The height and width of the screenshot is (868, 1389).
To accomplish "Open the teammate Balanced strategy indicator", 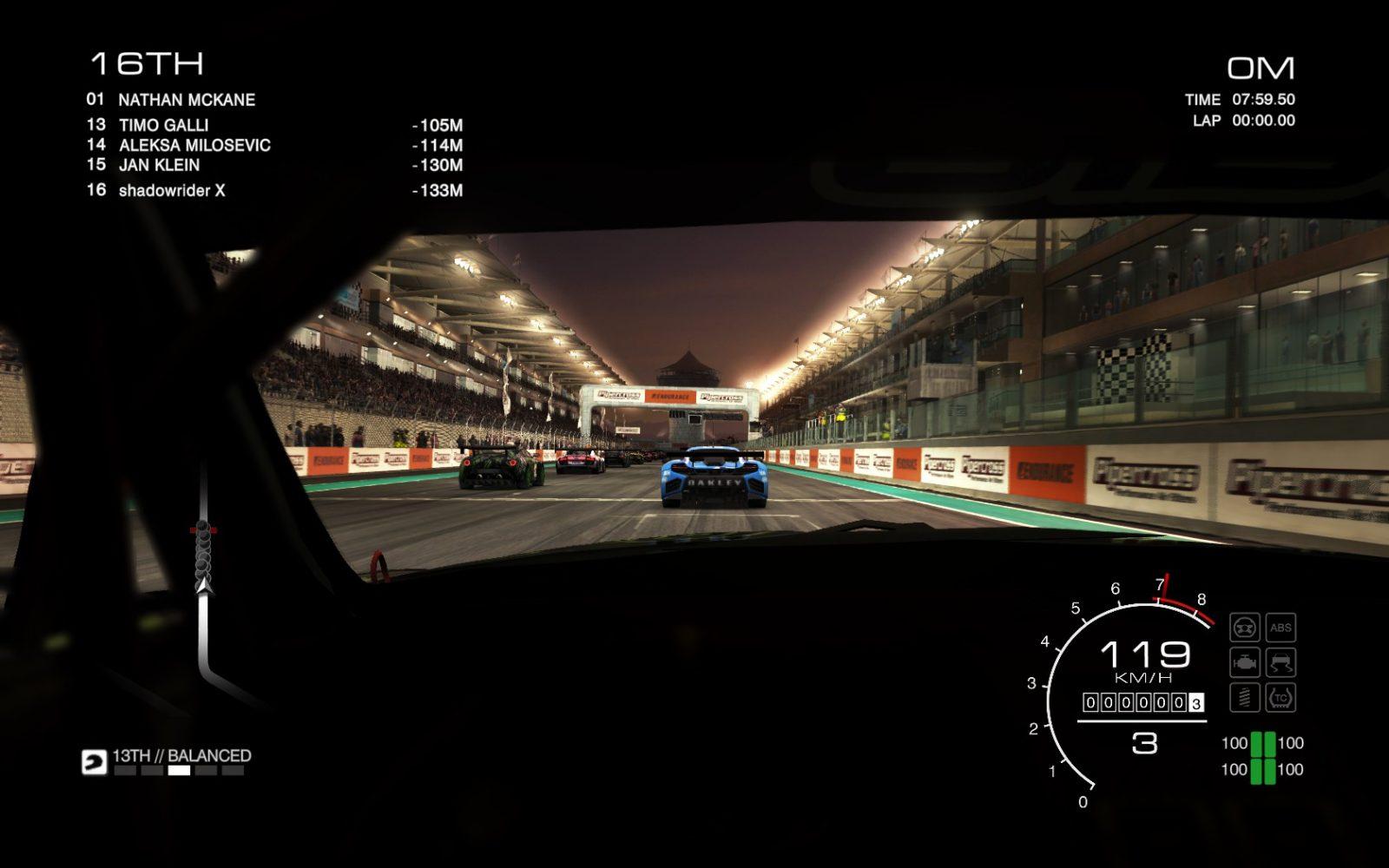I will pyautogui.click(x=181, y=757).
